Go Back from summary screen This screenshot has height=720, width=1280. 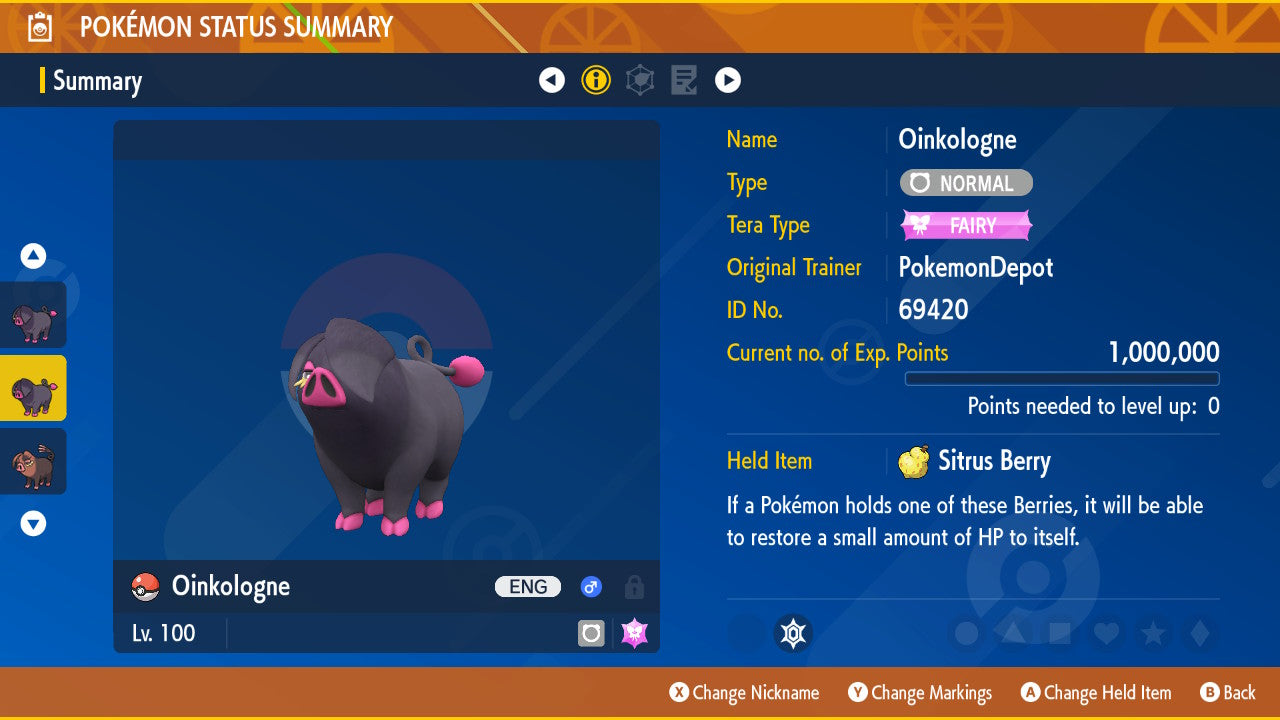coord(1227,692)
